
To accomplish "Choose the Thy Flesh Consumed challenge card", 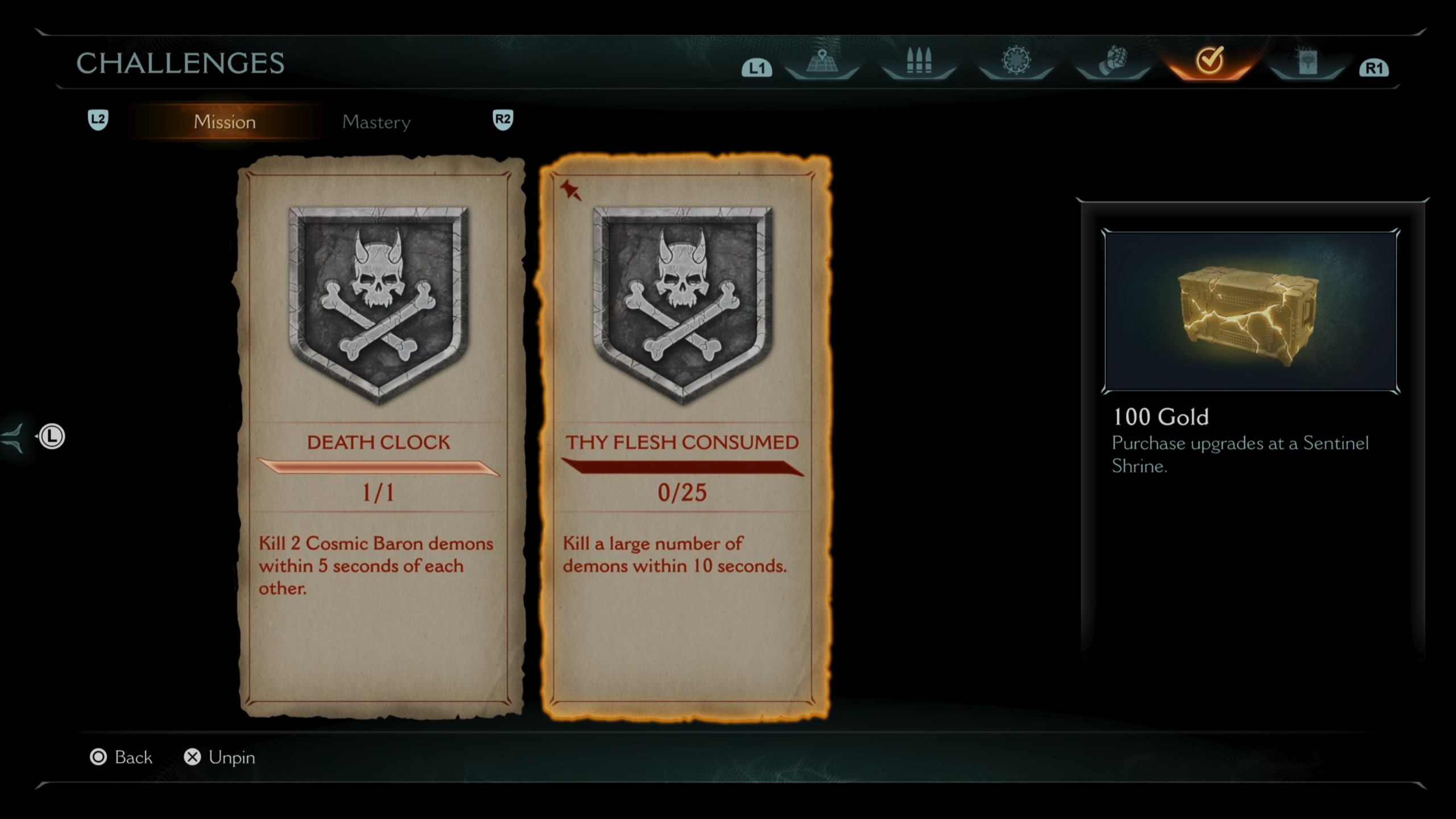I will click(x=682, y=437).
